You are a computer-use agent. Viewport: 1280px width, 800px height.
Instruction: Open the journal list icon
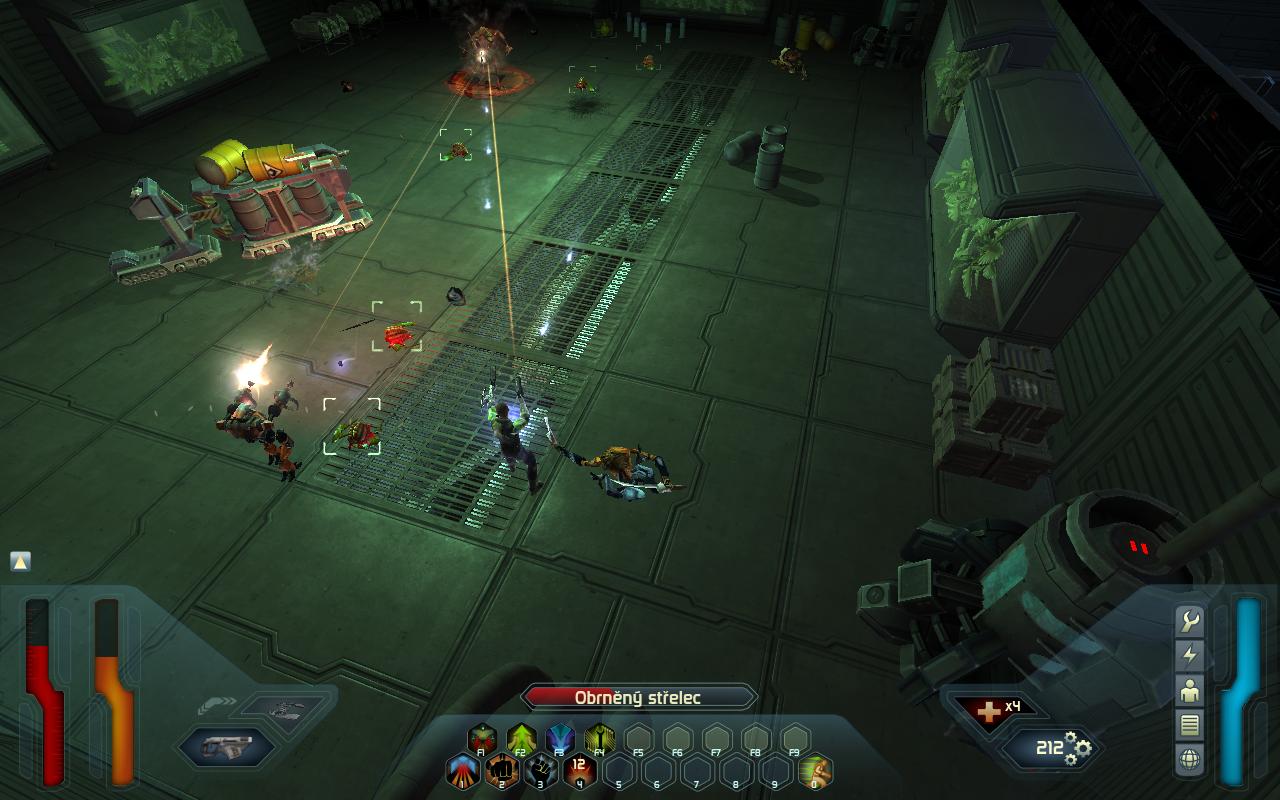point(1190,724)
